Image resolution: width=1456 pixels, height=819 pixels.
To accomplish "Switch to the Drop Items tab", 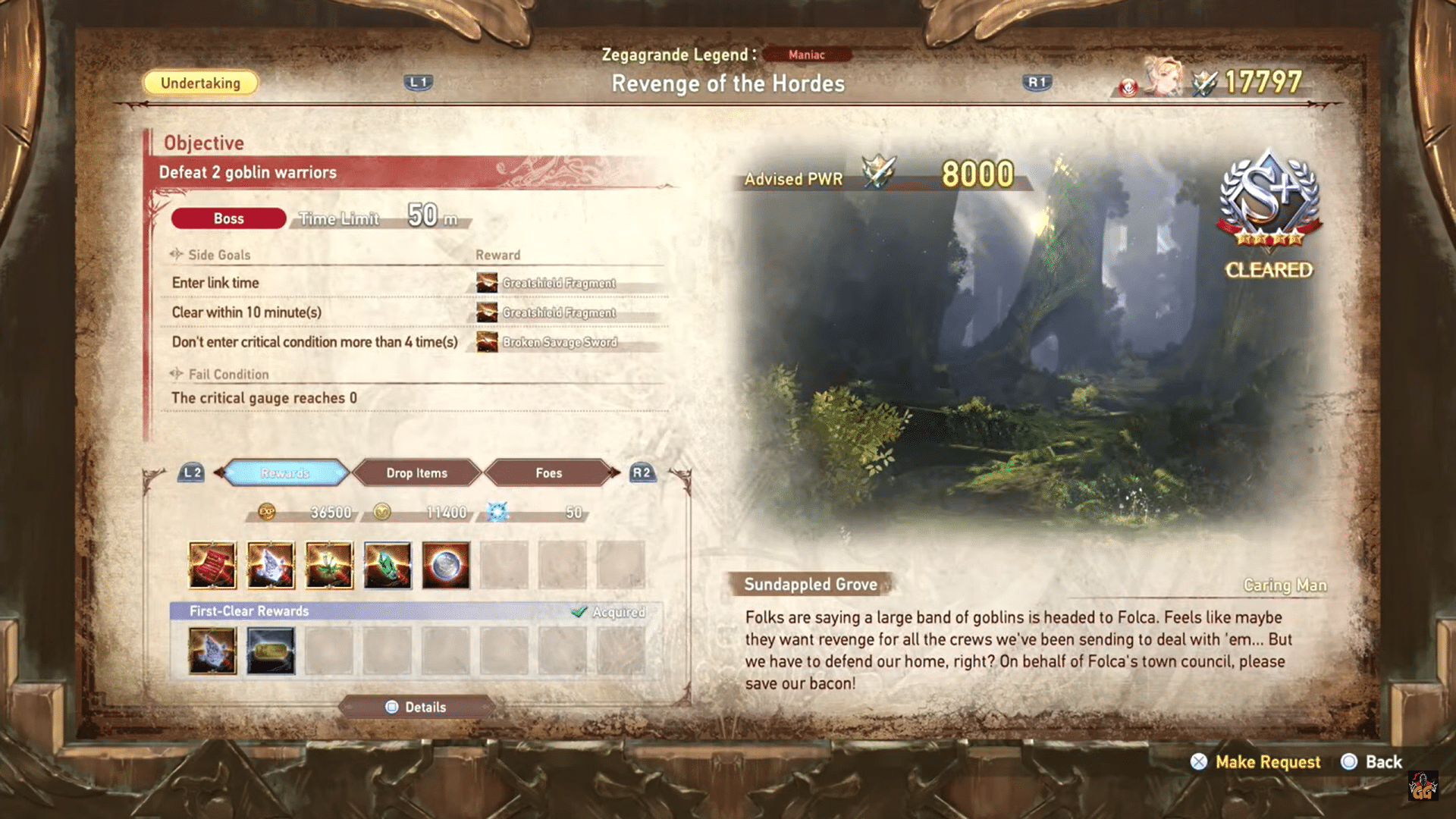I will pos(417,472).
